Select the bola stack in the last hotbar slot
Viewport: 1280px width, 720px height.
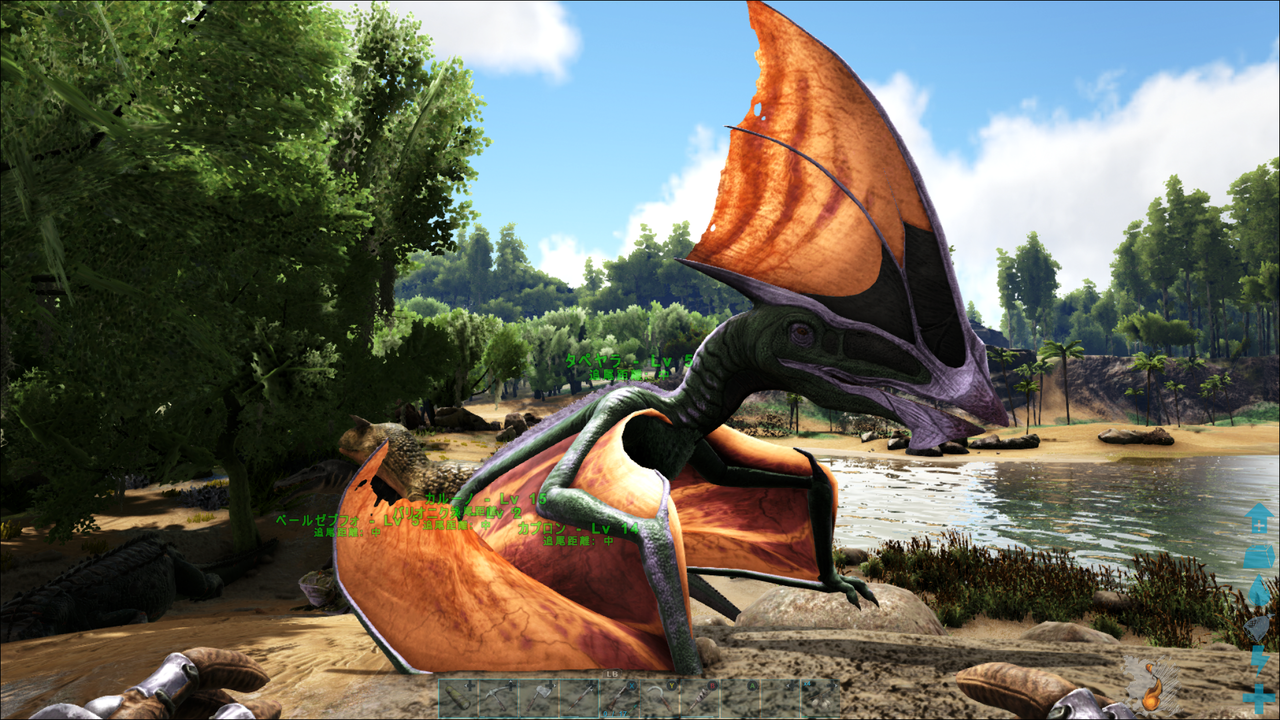point(819,697)
